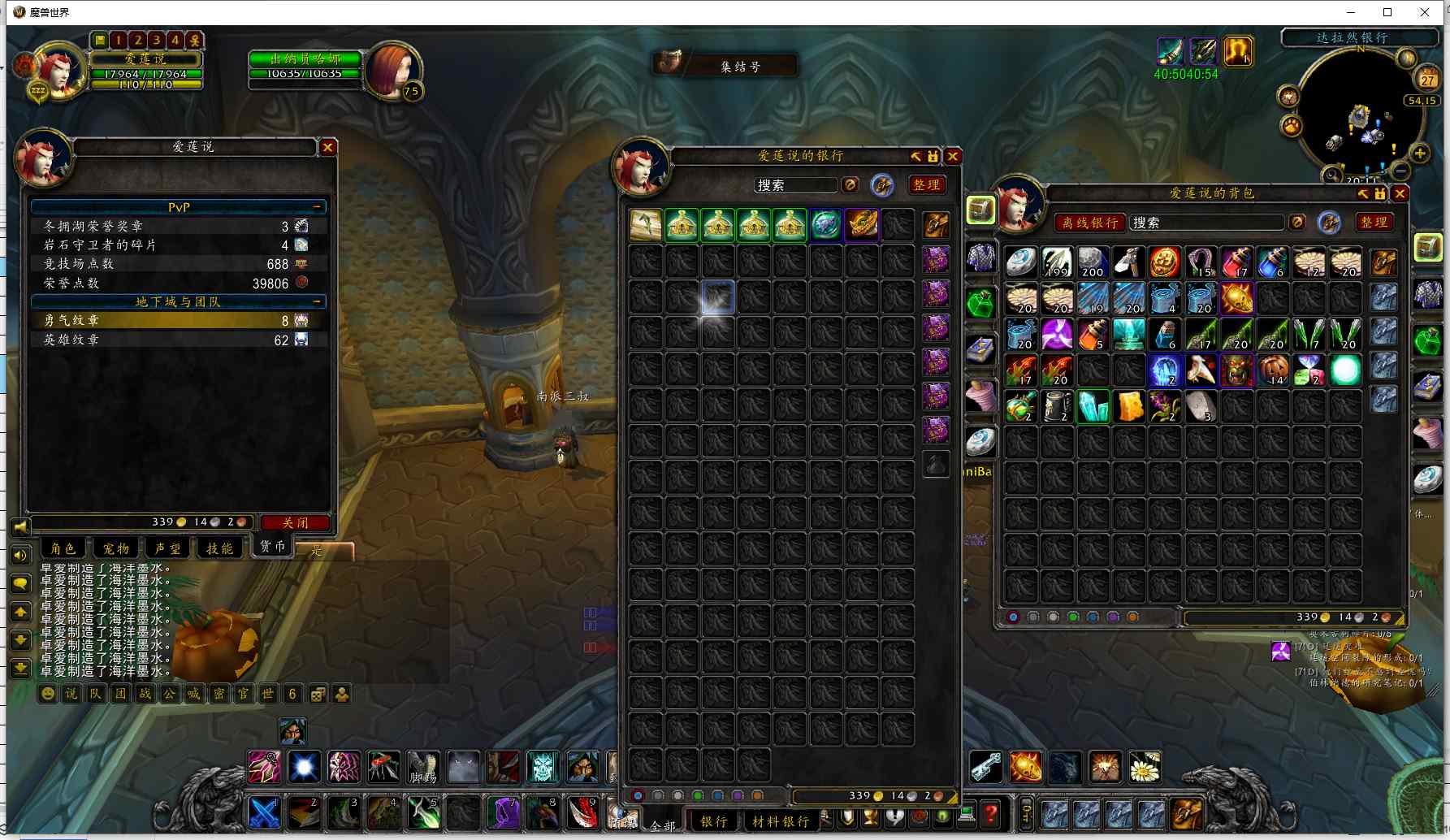Collapse the 地下城与团队 currency section
This screenshot has height=840, width=1450.
317,301
